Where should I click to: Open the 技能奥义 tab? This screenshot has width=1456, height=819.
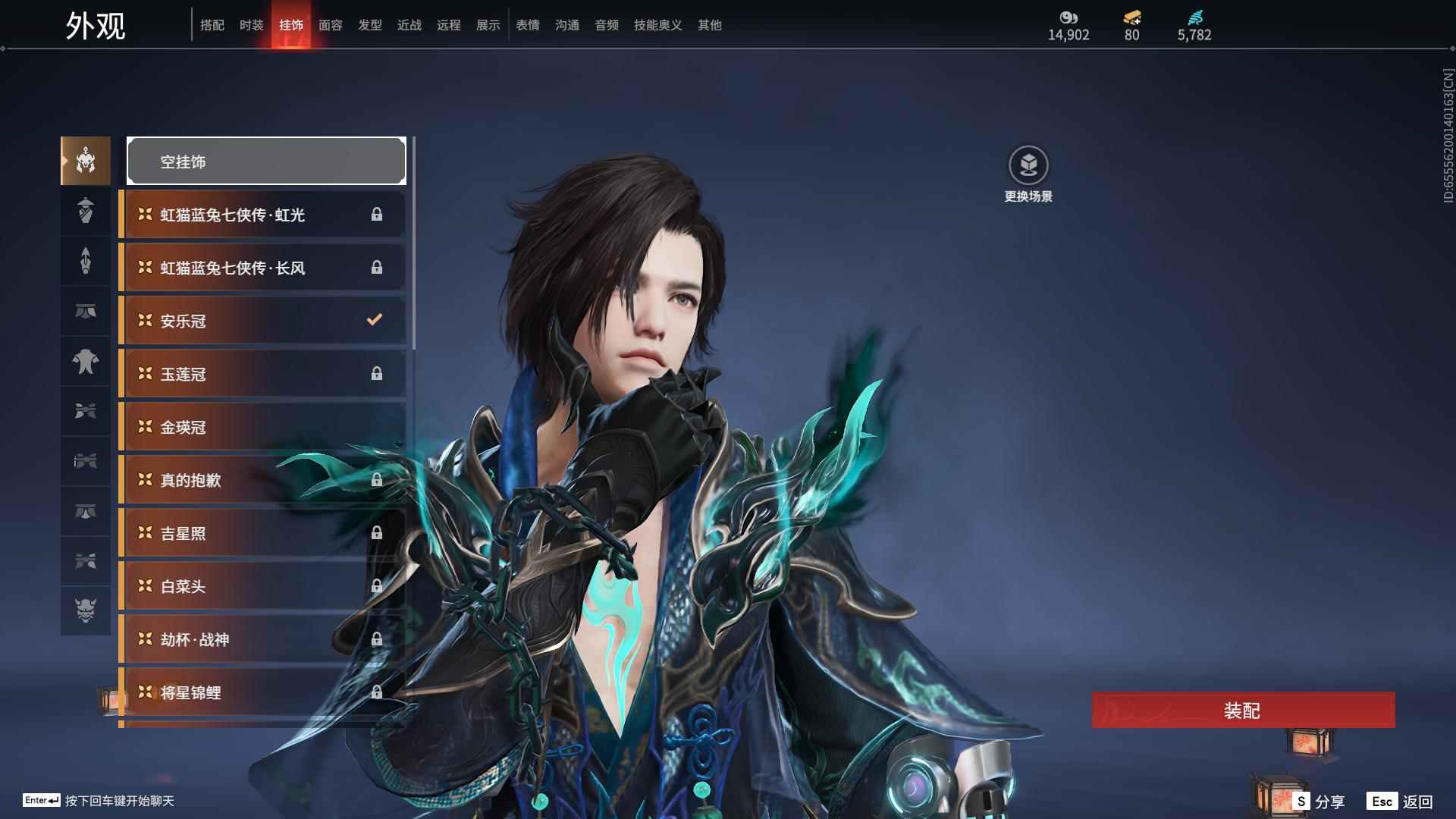click(x=657, y=25)
